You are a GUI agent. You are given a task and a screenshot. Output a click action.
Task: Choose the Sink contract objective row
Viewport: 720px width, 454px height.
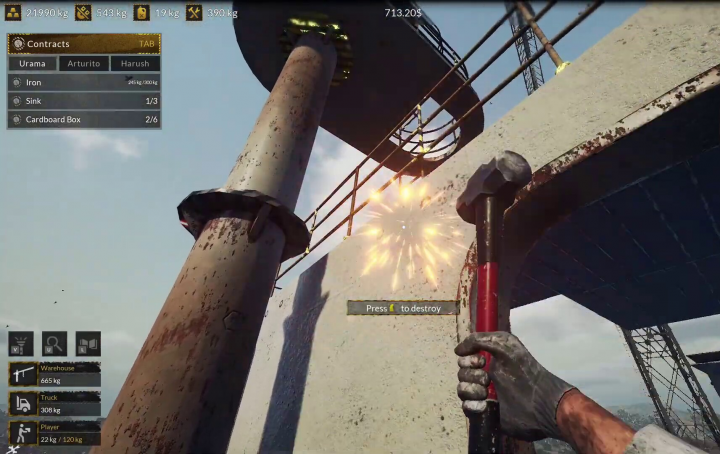84,101
